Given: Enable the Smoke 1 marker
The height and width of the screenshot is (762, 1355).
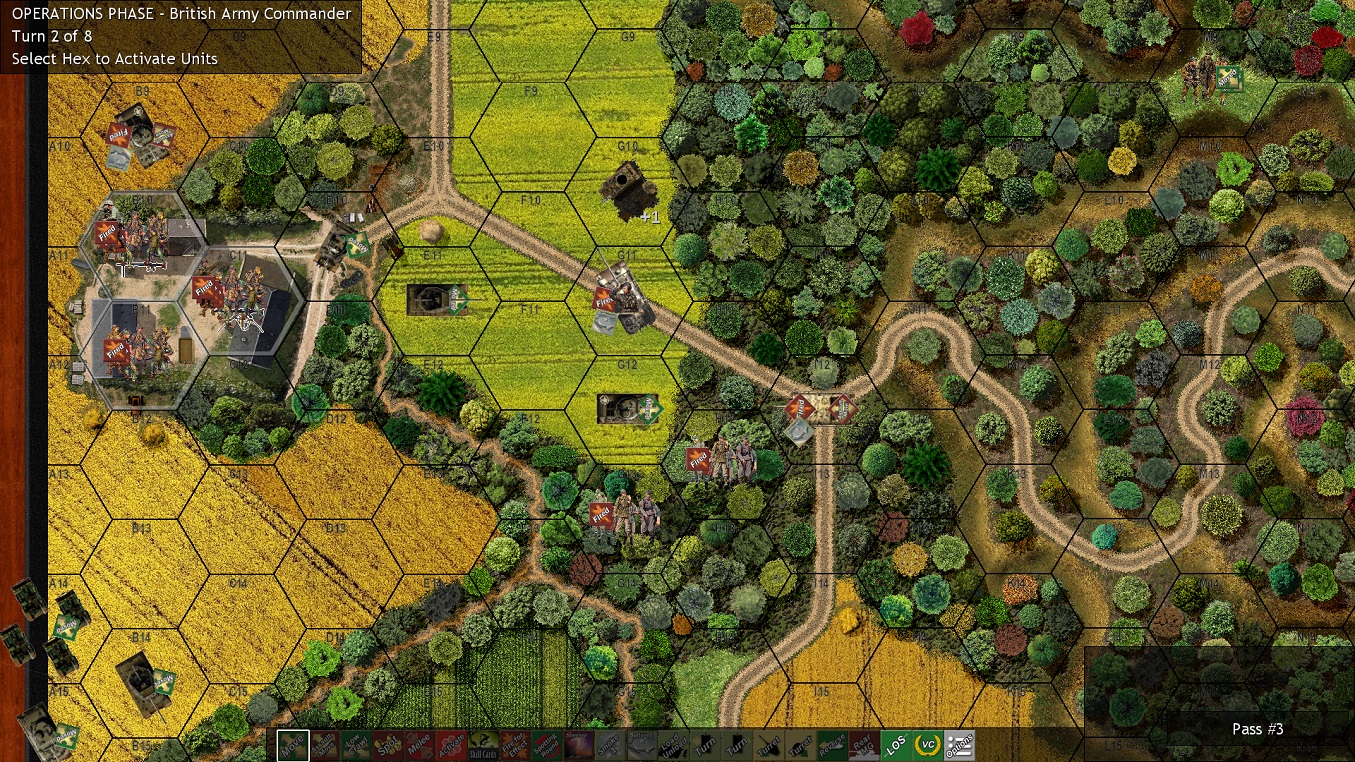Looking at the screenshot, I should pyautogui.click(x=608, y=745).
